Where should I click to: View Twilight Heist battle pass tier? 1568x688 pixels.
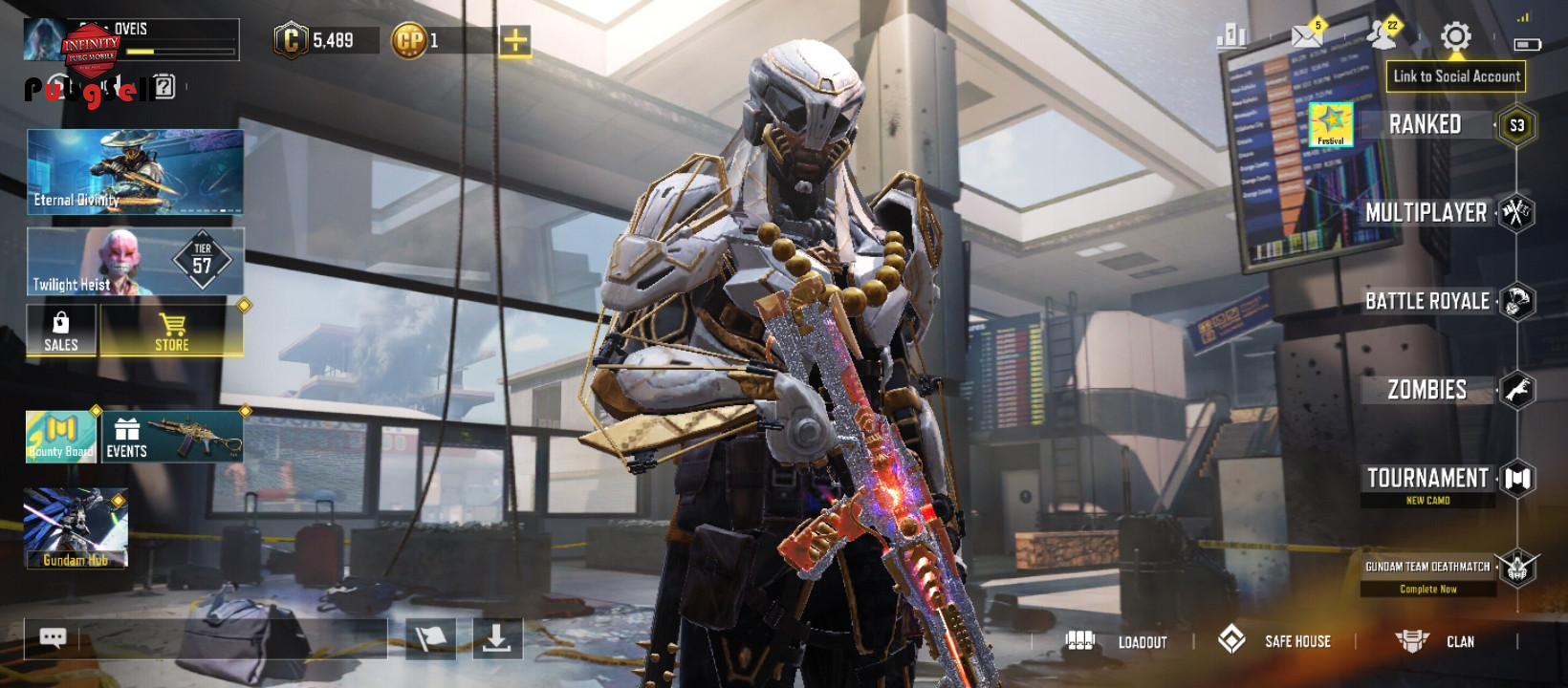(x=135, y=261)
